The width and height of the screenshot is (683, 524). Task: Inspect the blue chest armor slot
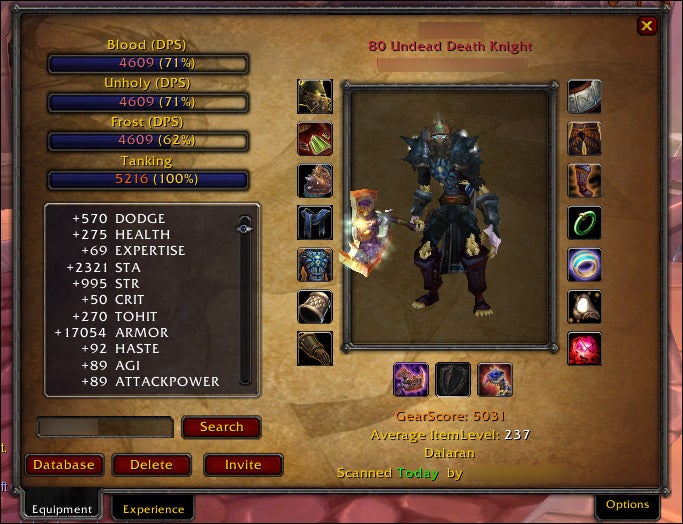click(x=315, y=223)
